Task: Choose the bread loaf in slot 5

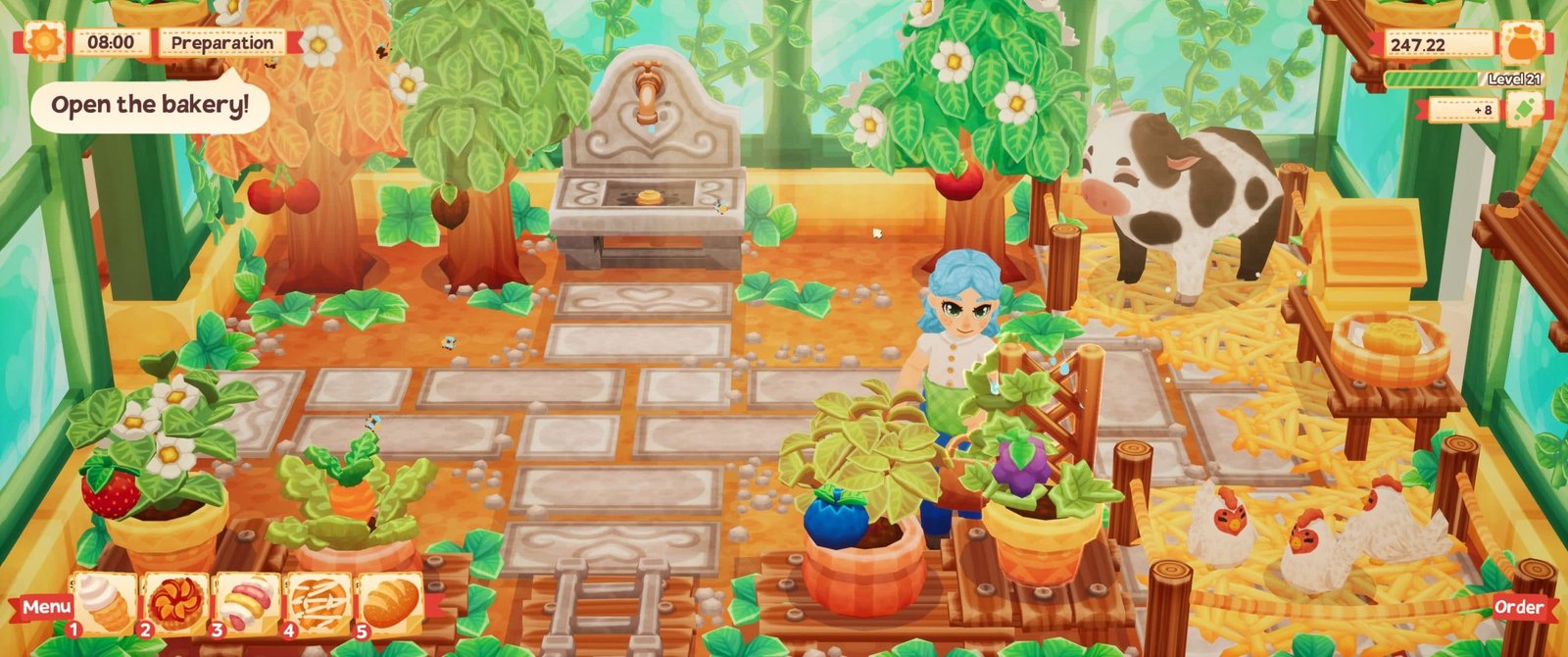Action: (x=390, y=602)
